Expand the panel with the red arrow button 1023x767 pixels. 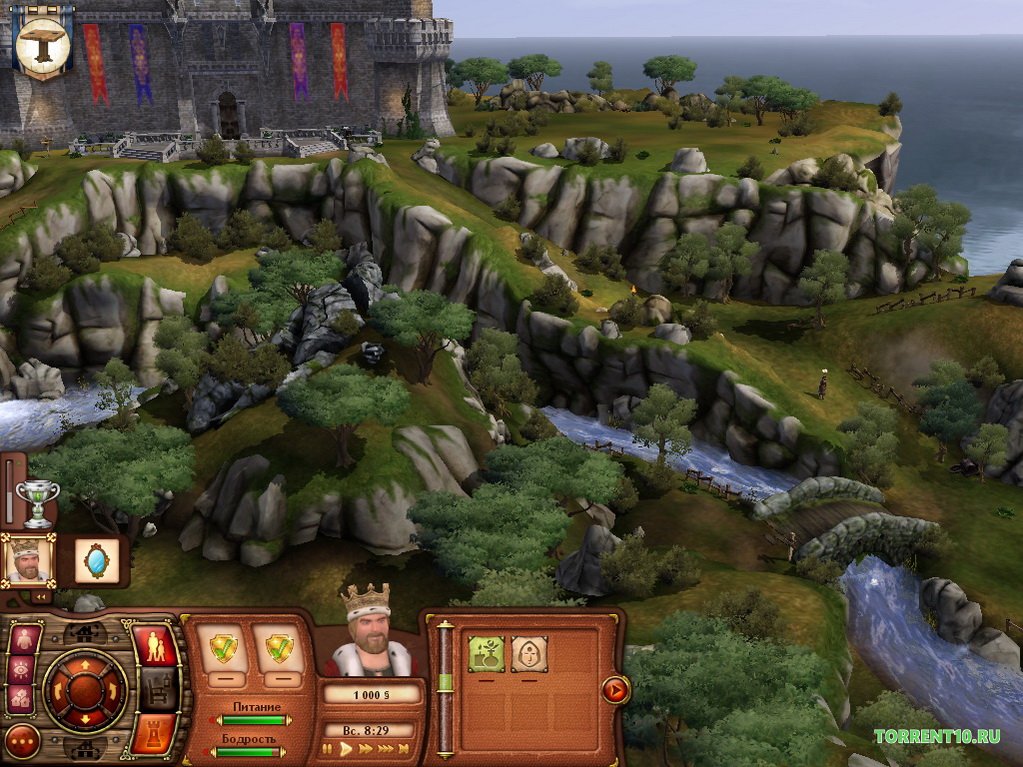pyautogui.click(x=615, y=689)
